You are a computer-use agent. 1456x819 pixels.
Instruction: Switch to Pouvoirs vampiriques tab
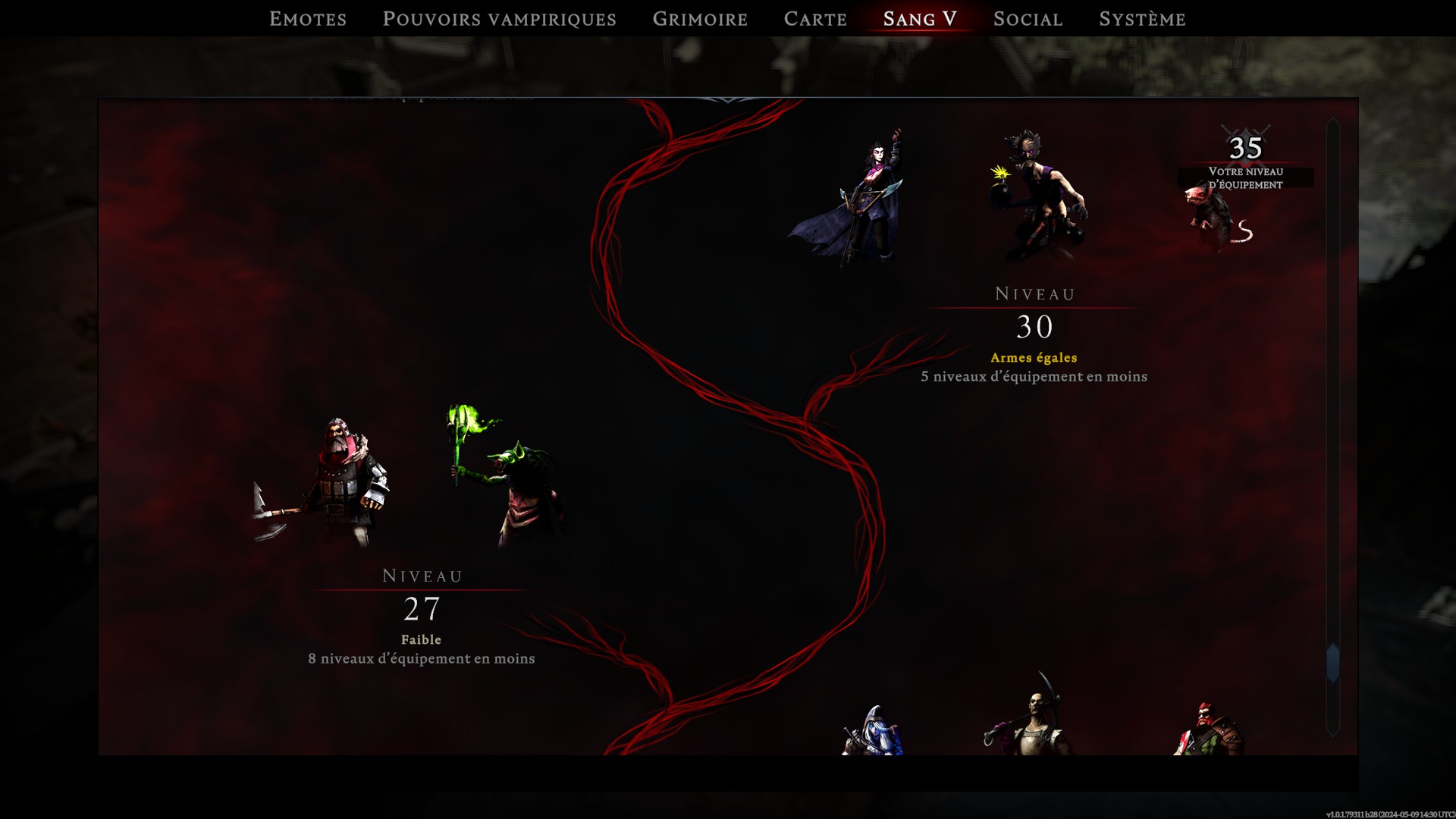499,19
